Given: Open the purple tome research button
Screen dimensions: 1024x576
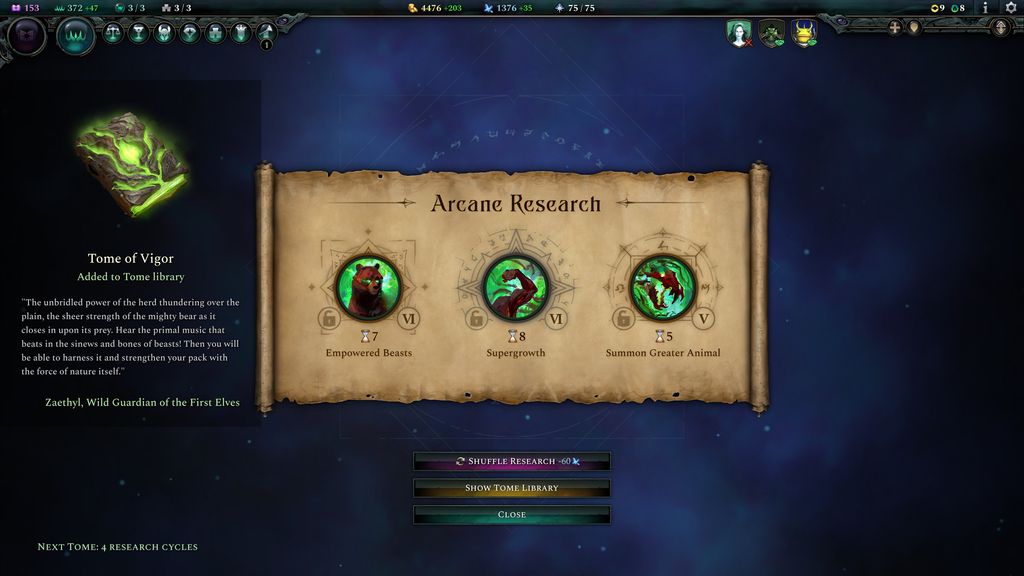Looking at the screenshot, I should (x=26, y=36).
